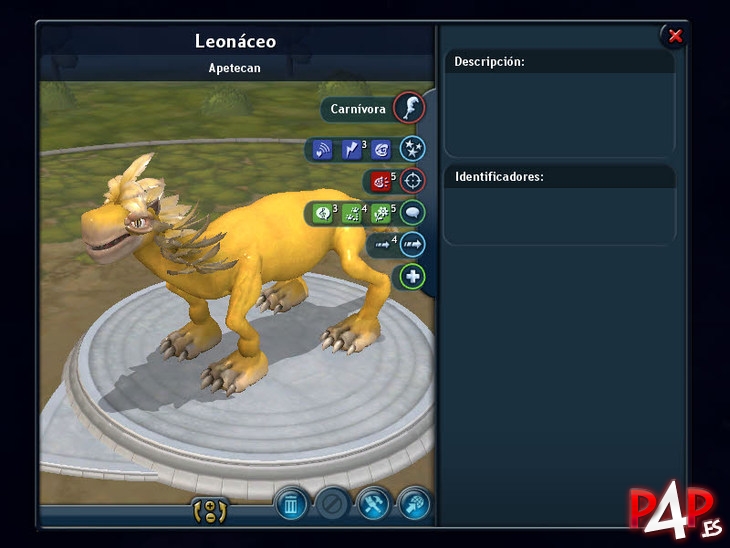The width and height of the screenshot is (730, 548).
Task: Click the green sing ability stat icon
Action: pyautogui.click(x=322, y=213)
